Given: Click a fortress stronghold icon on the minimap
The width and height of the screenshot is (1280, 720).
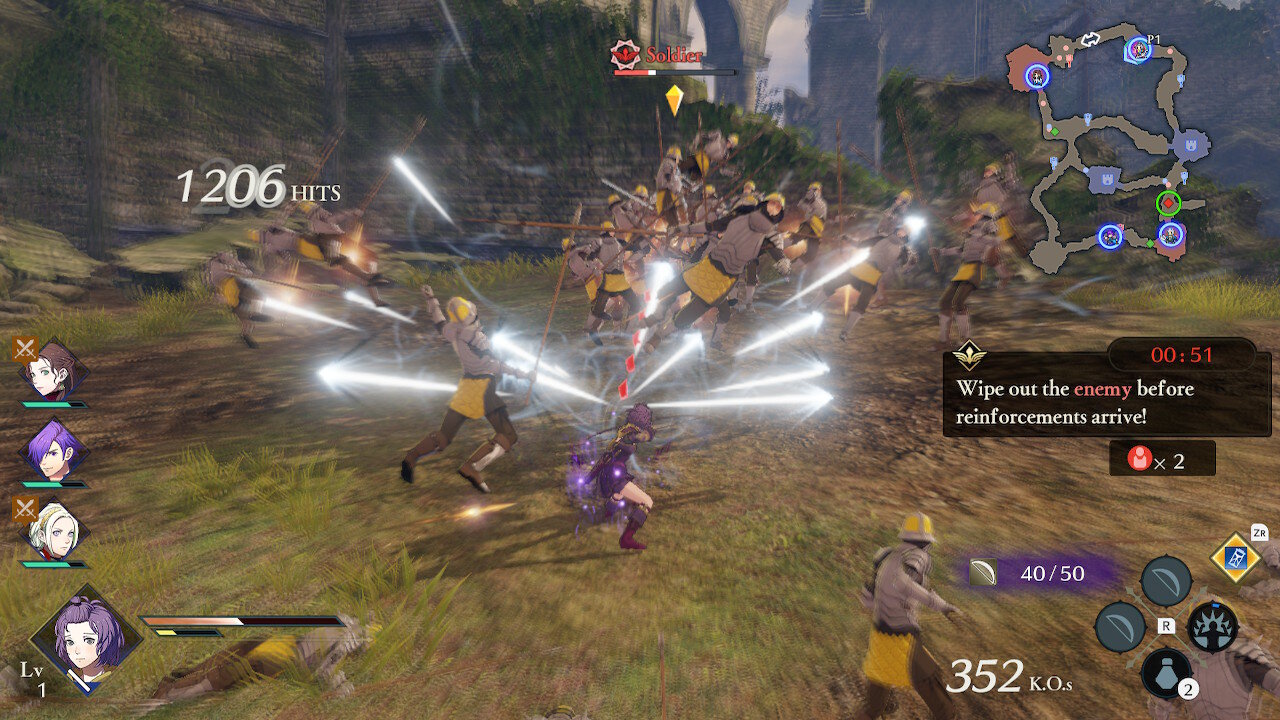Looking at the screenshot, I should 1189,146.
